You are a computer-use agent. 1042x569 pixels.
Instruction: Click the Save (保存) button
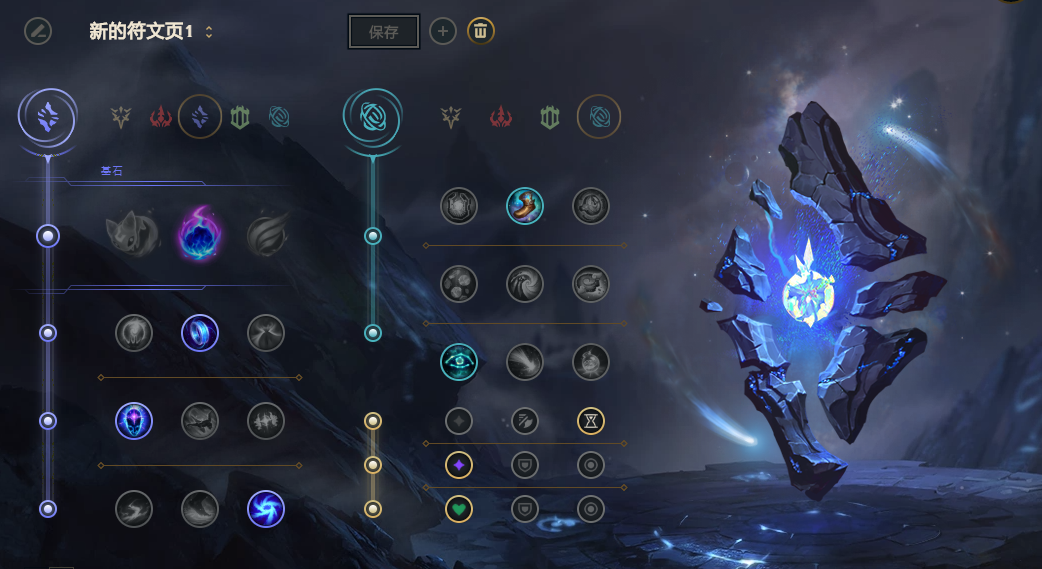383,32
